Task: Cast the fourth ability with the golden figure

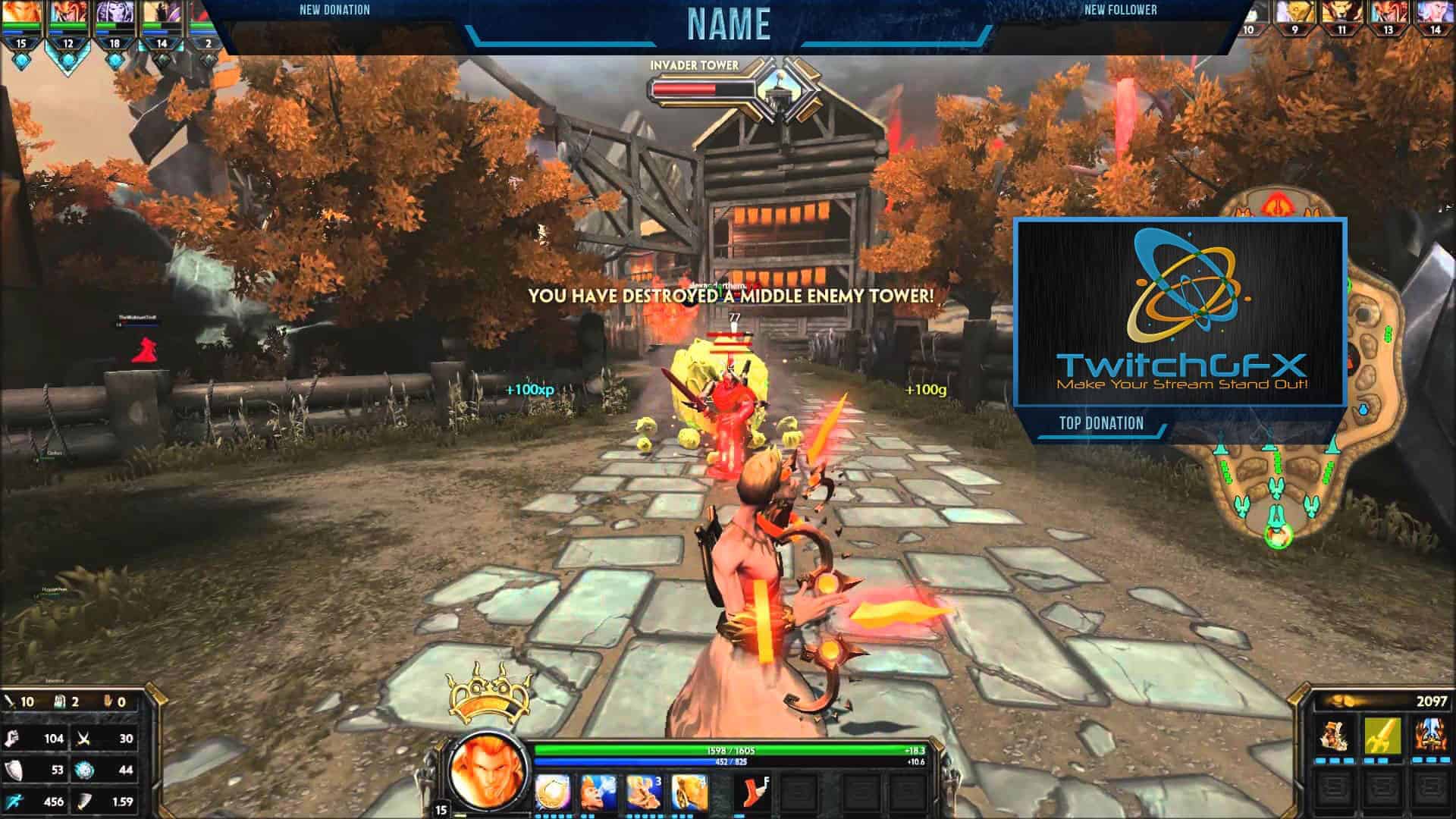Action: coord(689,792)
